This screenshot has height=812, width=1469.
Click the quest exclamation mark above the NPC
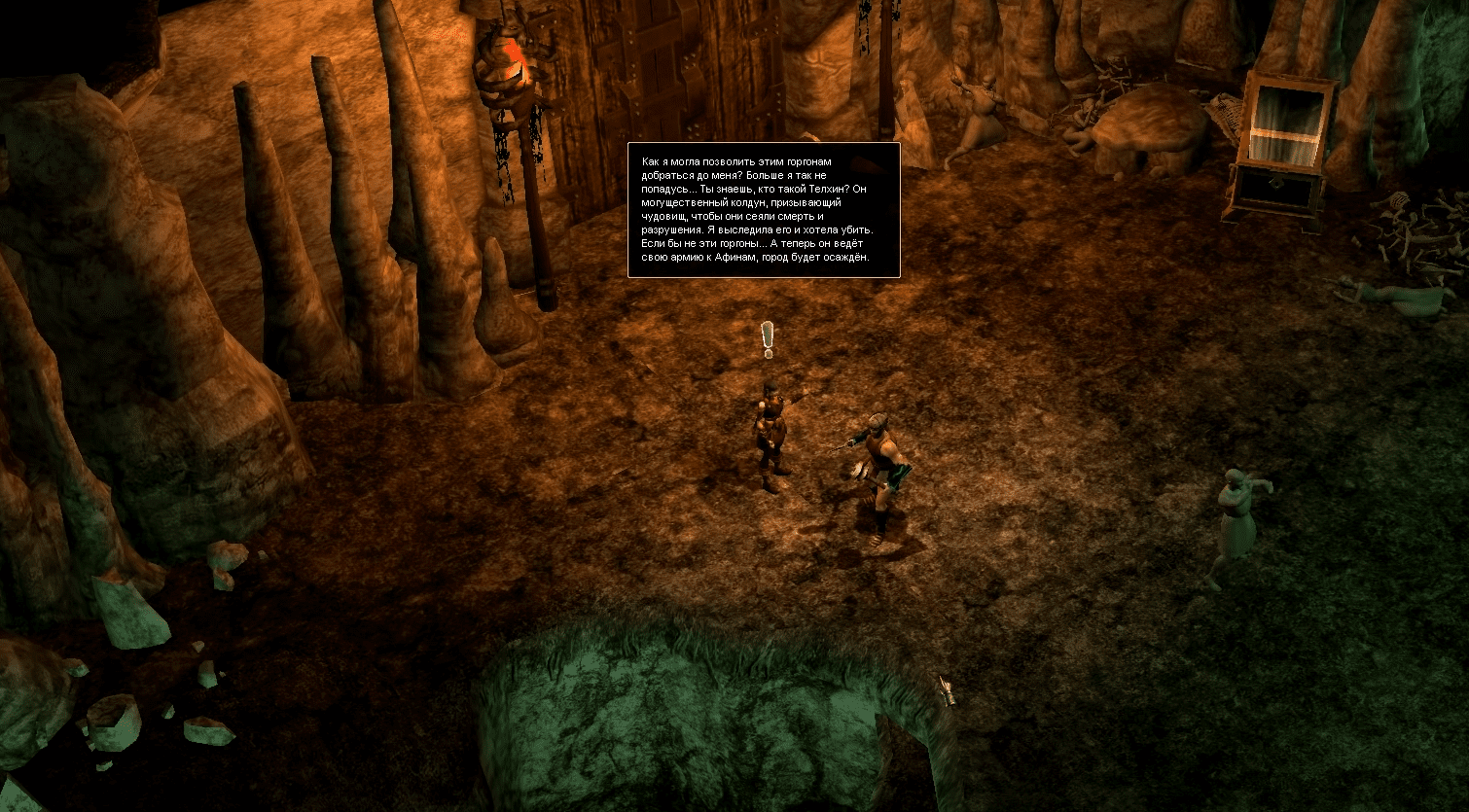tap(768, 339)
